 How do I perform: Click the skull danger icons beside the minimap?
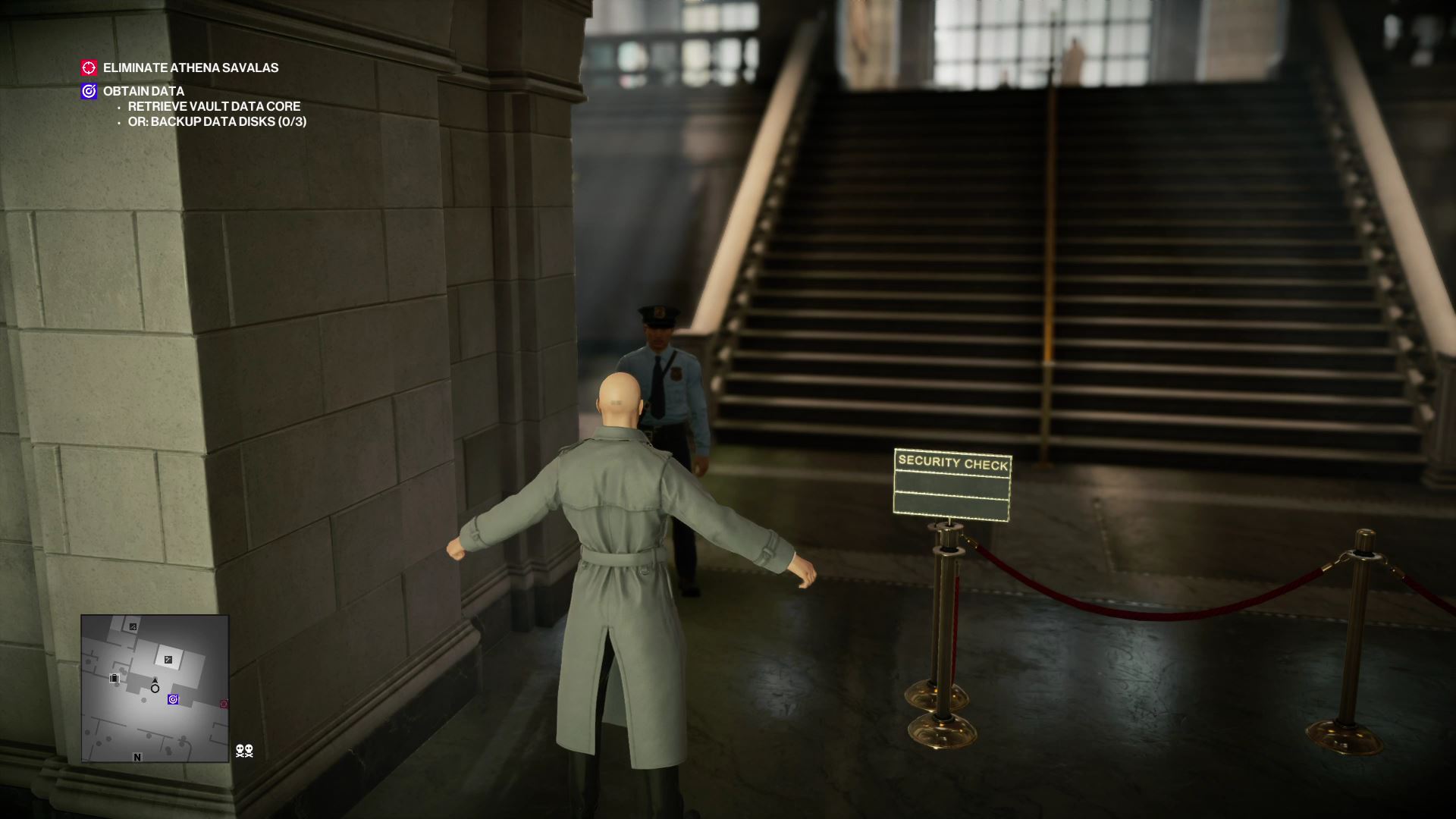[x=244, y=751]
